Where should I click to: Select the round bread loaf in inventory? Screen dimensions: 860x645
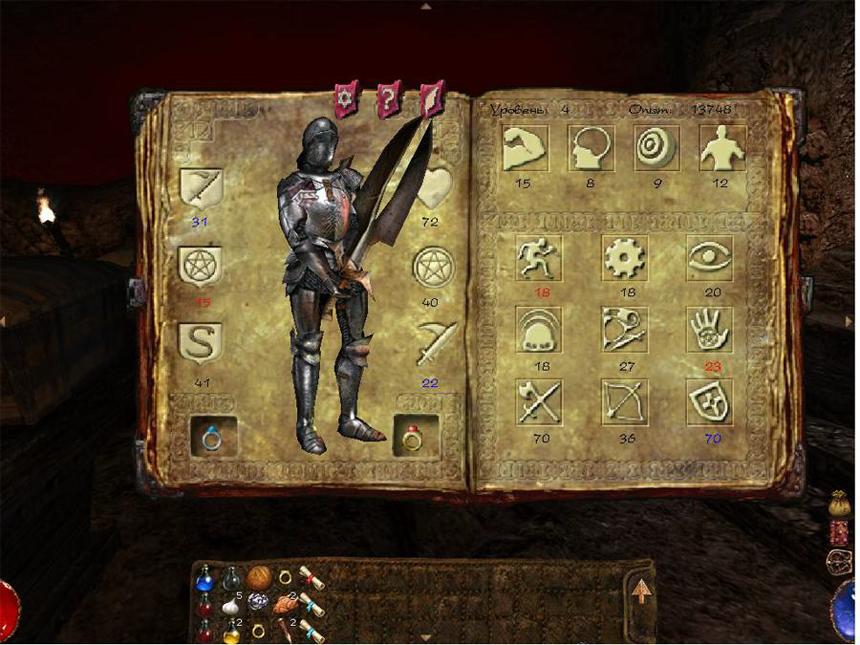[x=259, y=578]
